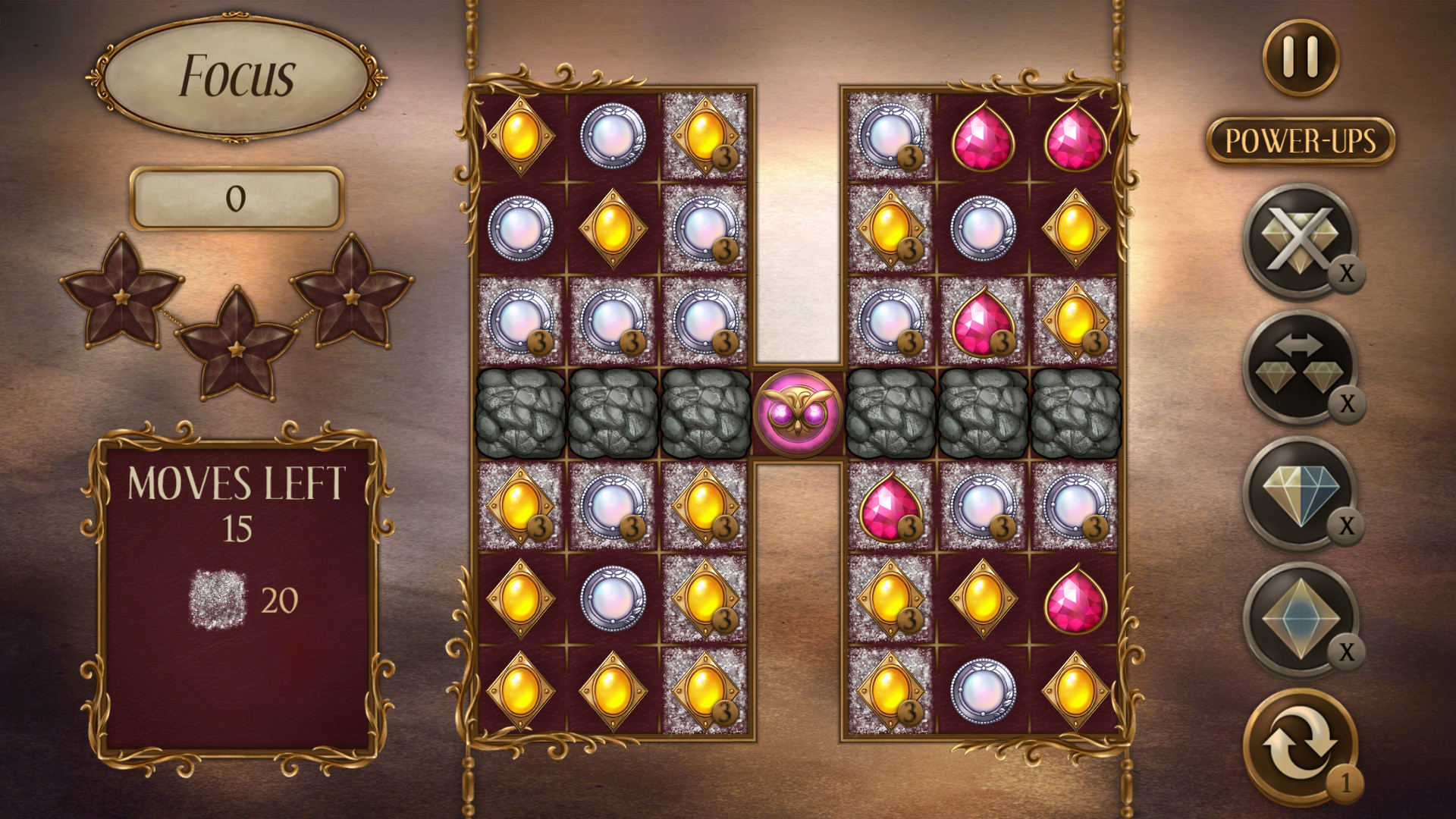
Task: Select the top-left yellow diamond gem
Action: tap(521, 138)
